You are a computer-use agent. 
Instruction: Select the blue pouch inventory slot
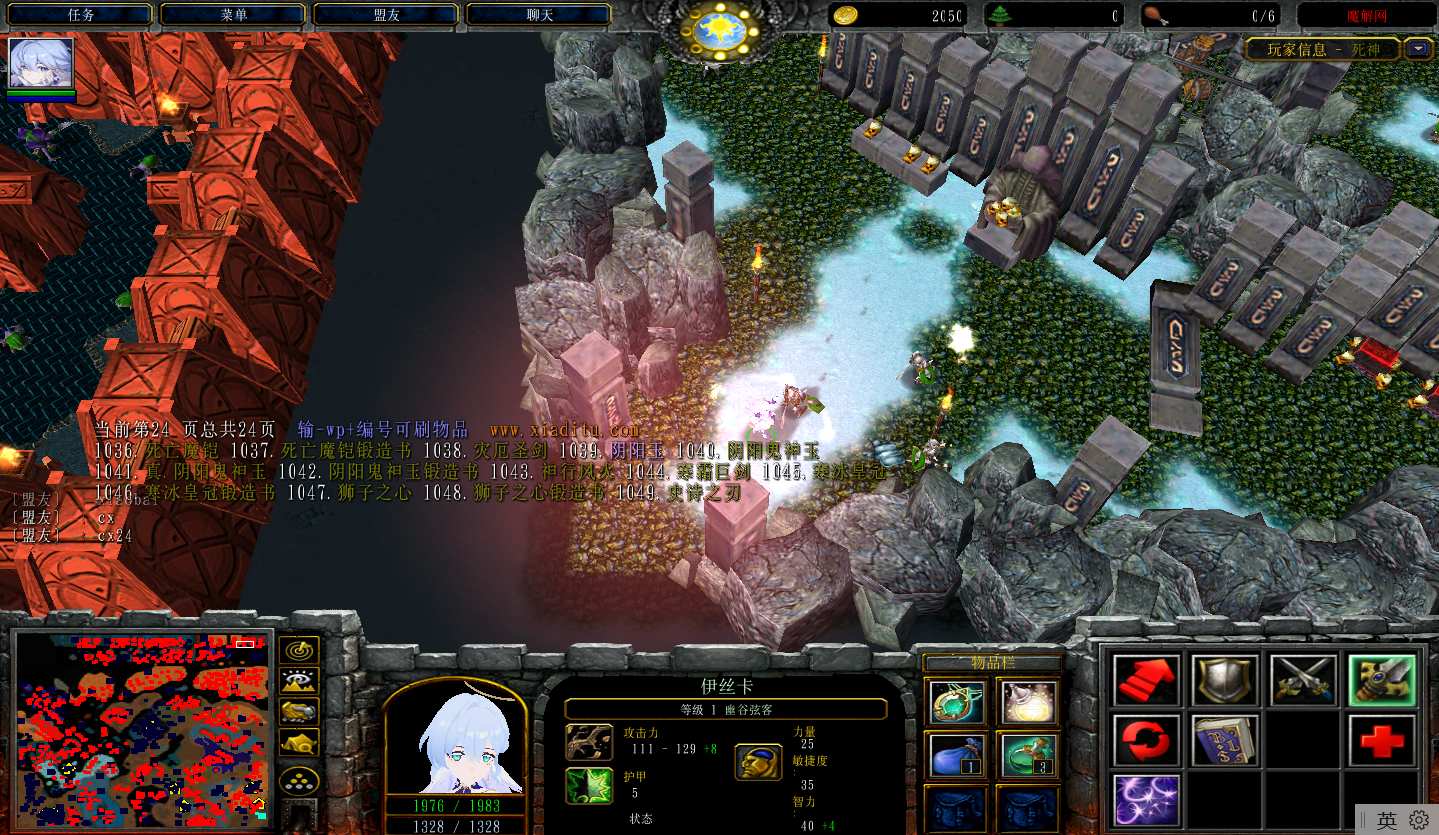pos(956,755)
